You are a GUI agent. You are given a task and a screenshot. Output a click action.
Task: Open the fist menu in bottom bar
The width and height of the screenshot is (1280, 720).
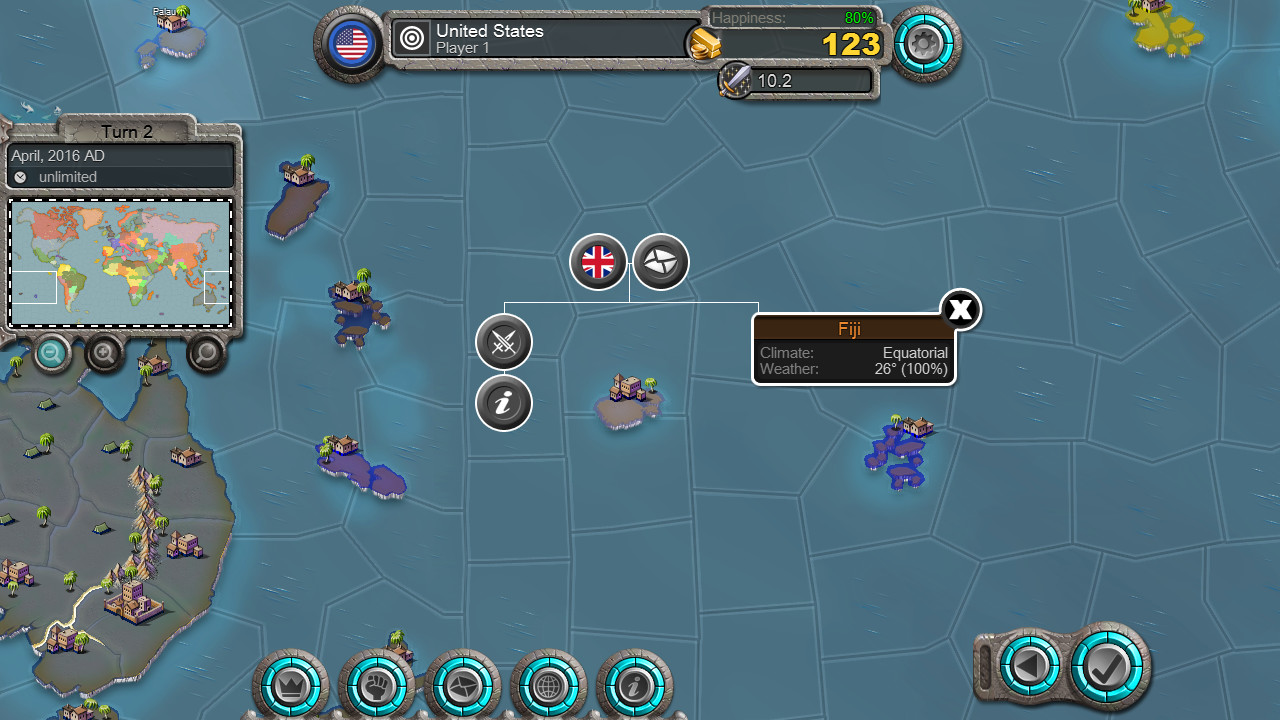376,687
